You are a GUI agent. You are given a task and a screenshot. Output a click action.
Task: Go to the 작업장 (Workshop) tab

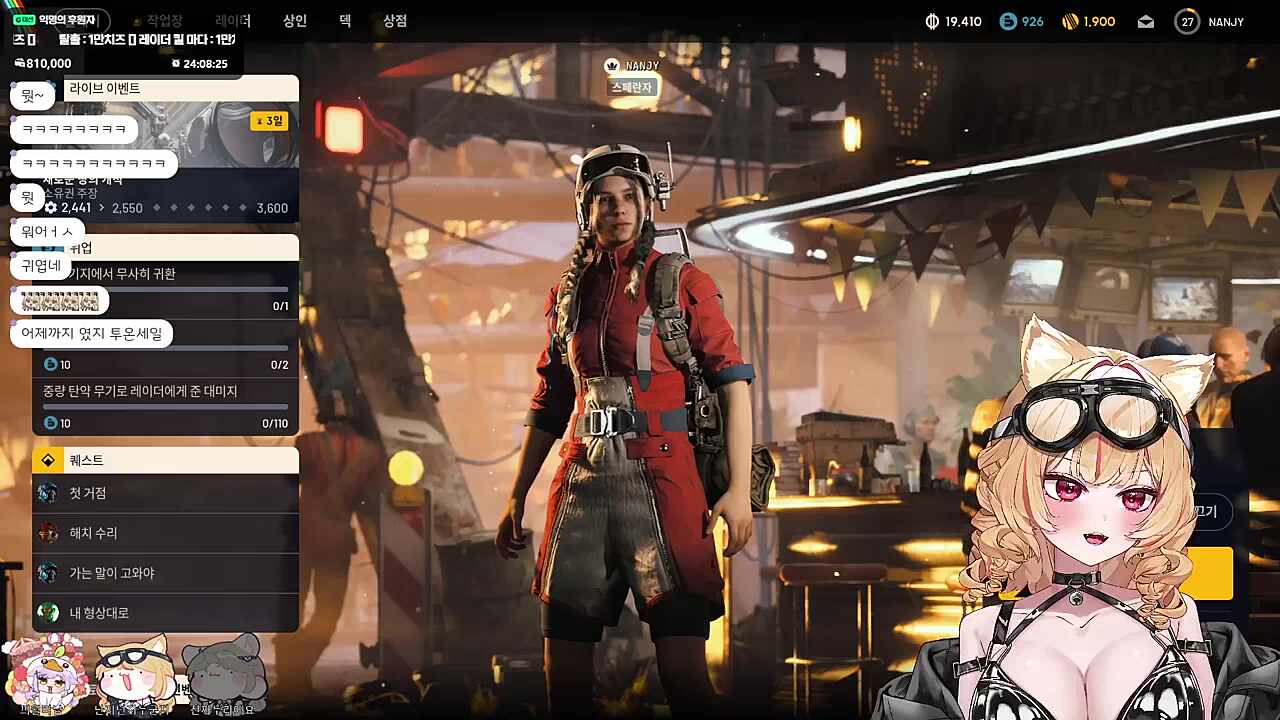click(x=164, y=21)
